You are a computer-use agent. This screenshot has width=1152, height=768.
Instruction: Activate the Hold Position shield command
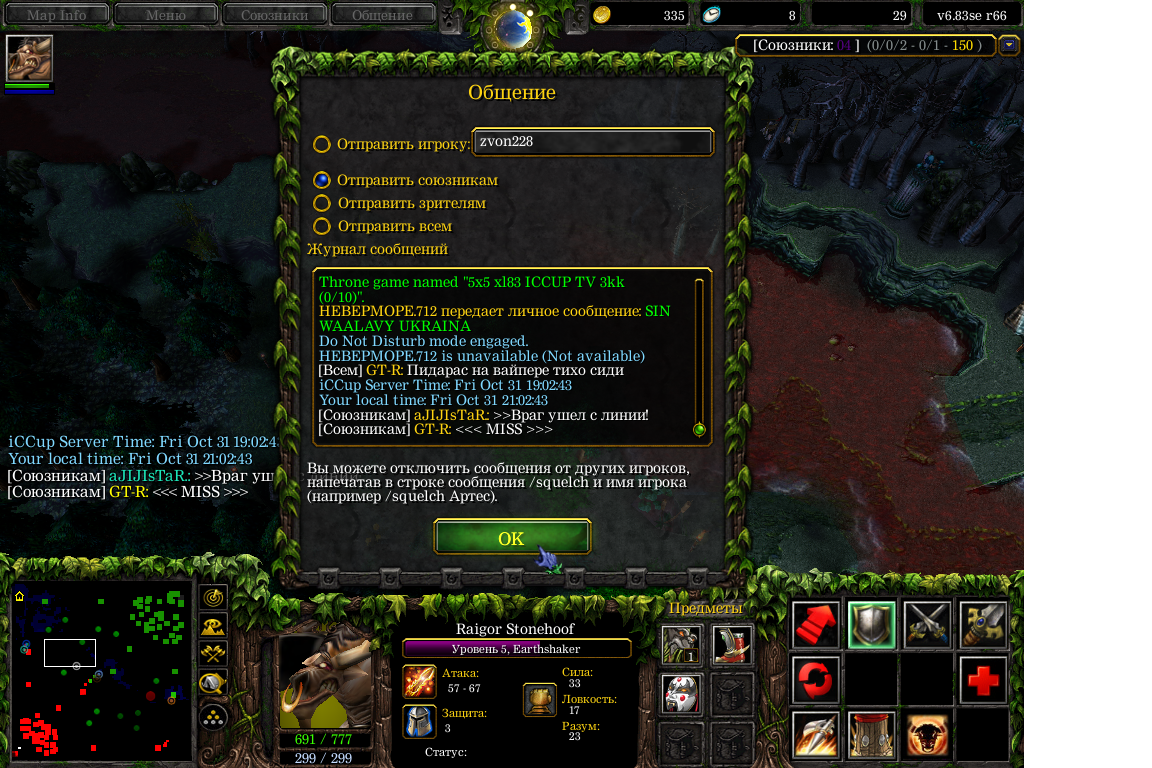pyautogui.click(x=871, y=625)
